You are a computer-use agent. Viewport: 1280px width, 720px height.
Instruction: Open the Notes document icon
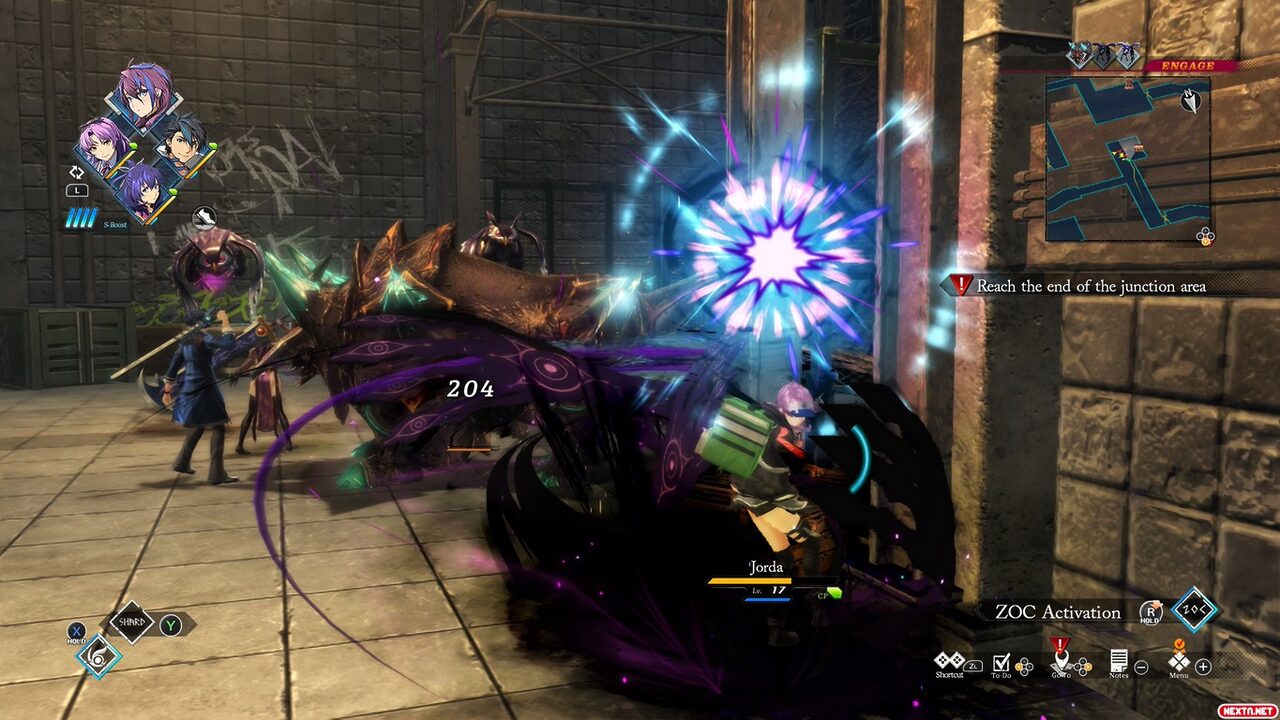coord(1119,661)
